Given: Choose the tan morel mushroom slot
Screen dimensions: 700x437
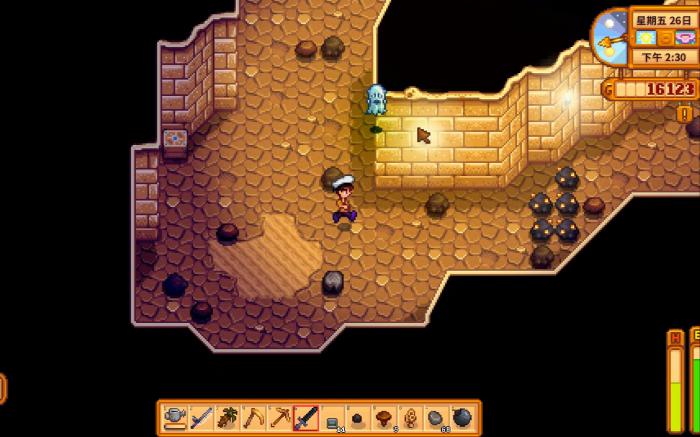Looking at the screenshot, I should click(410, 416).
